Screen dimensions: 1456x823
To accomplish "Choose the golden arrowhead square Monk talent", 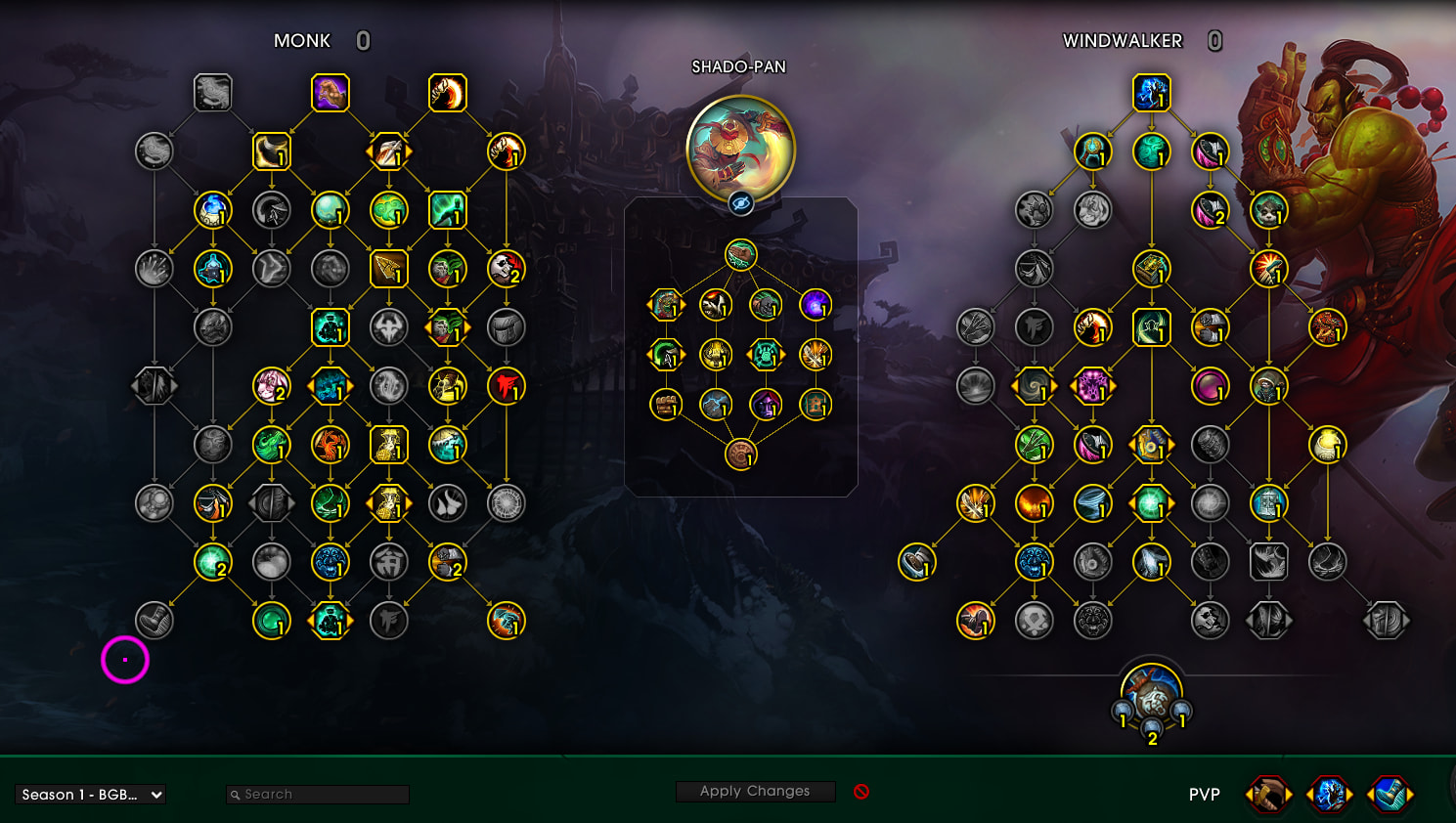I will pos(388,269).
